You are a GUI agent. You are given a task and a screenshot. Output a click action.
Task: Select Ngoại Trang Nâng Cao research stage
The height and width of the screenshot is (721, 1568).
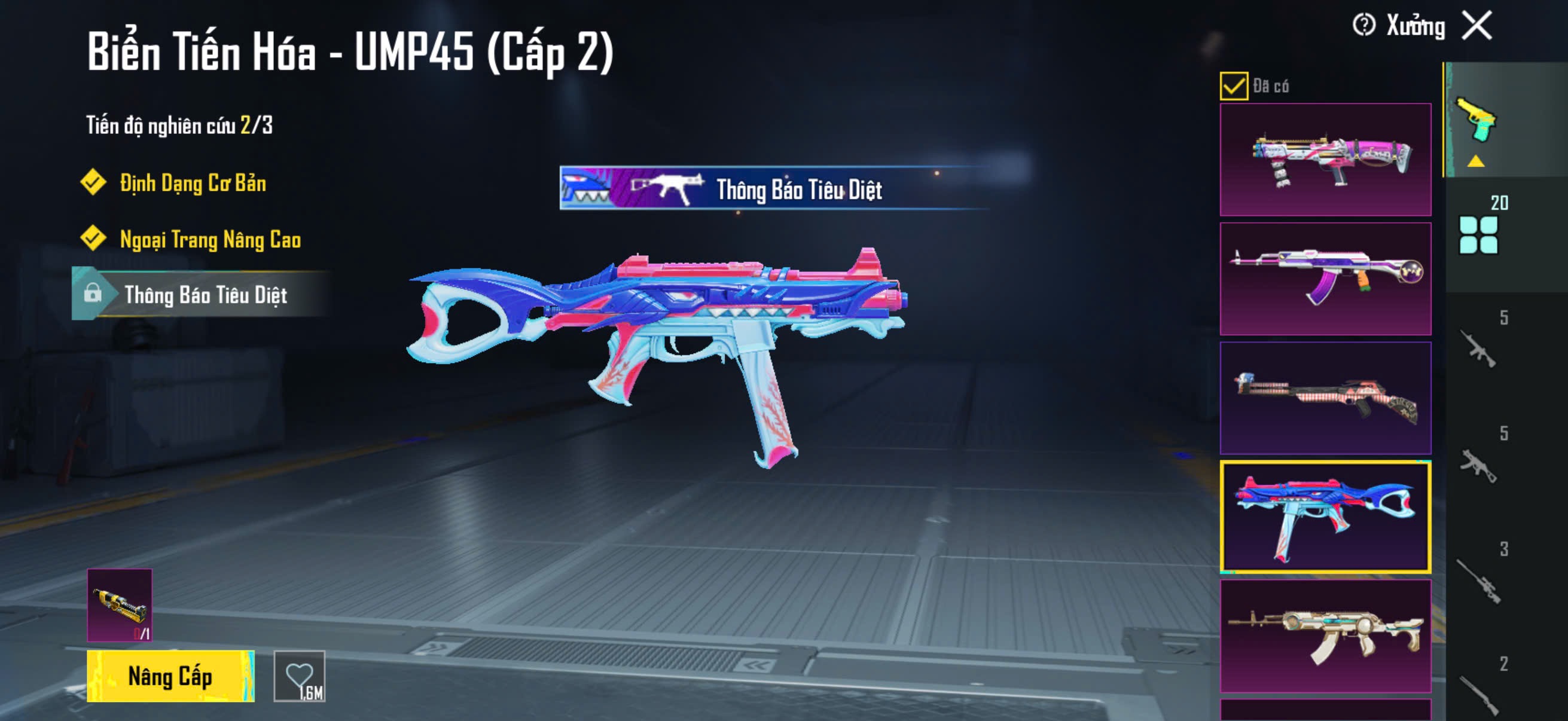point(210,239)
